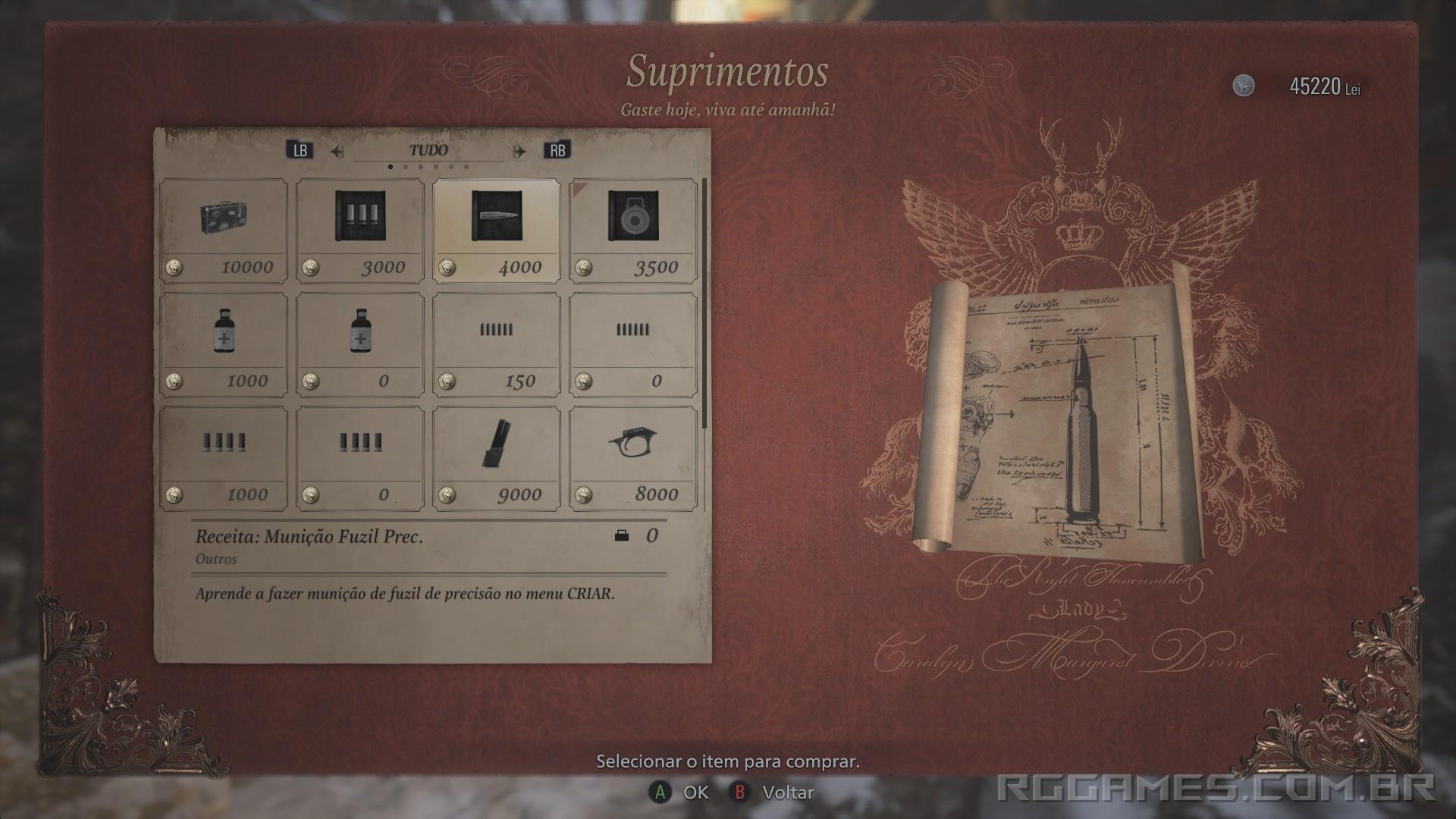Click the right arrow beside TUDO

[522, 149]
